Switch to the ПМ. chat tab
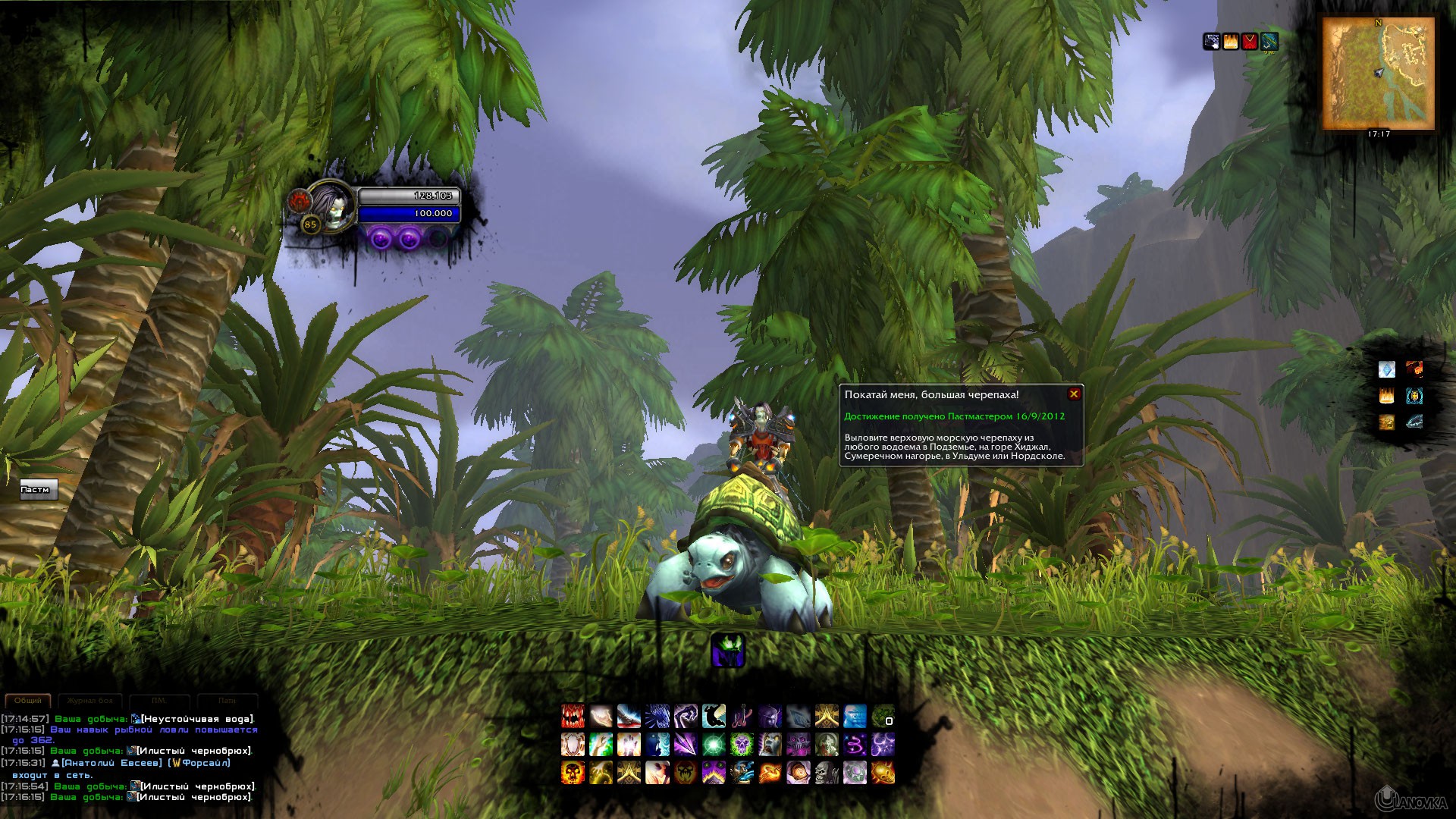 click(x=158, y=701)
